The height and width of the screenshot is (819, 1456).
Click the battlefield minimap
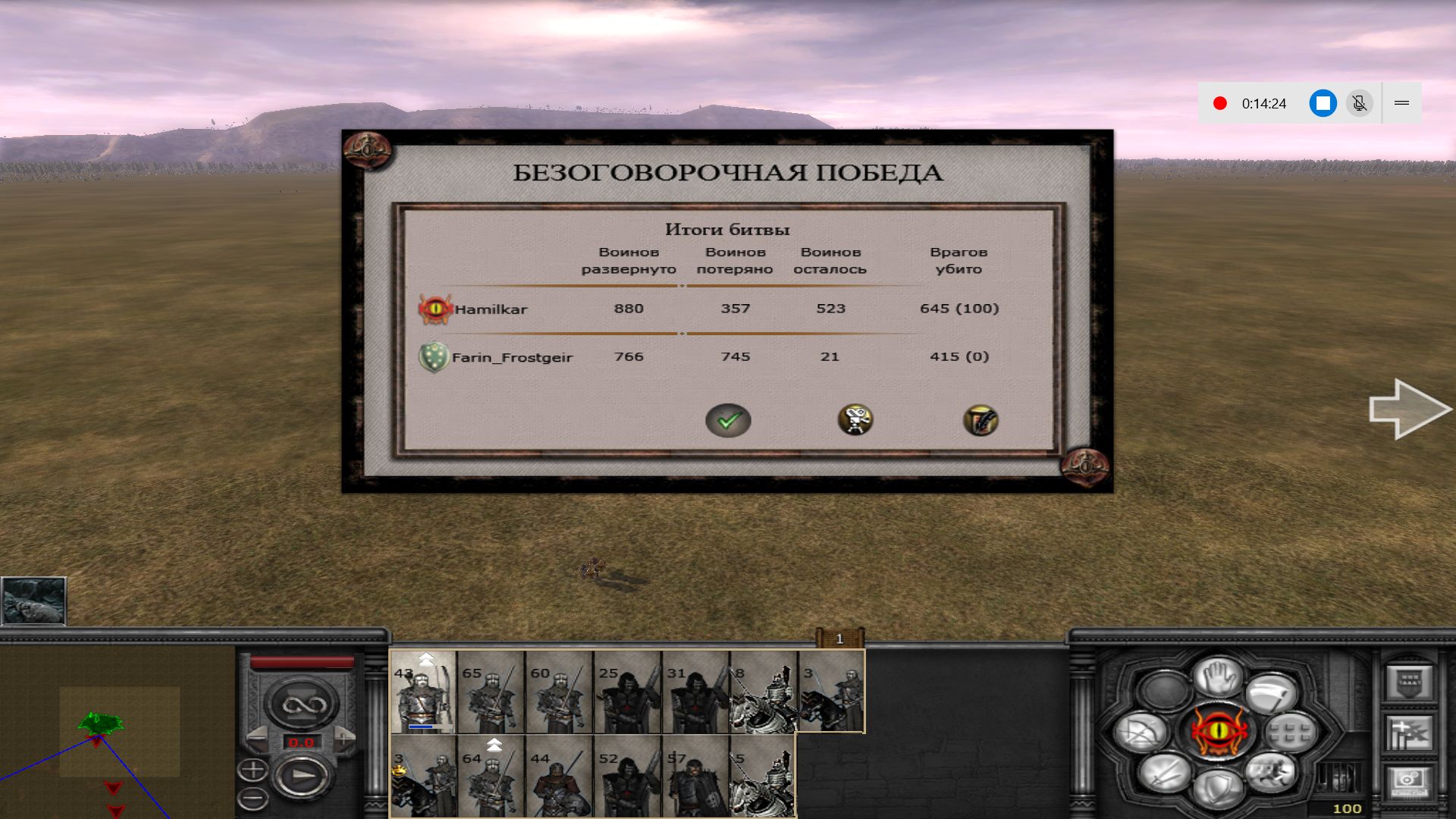(x=118, y=731)
